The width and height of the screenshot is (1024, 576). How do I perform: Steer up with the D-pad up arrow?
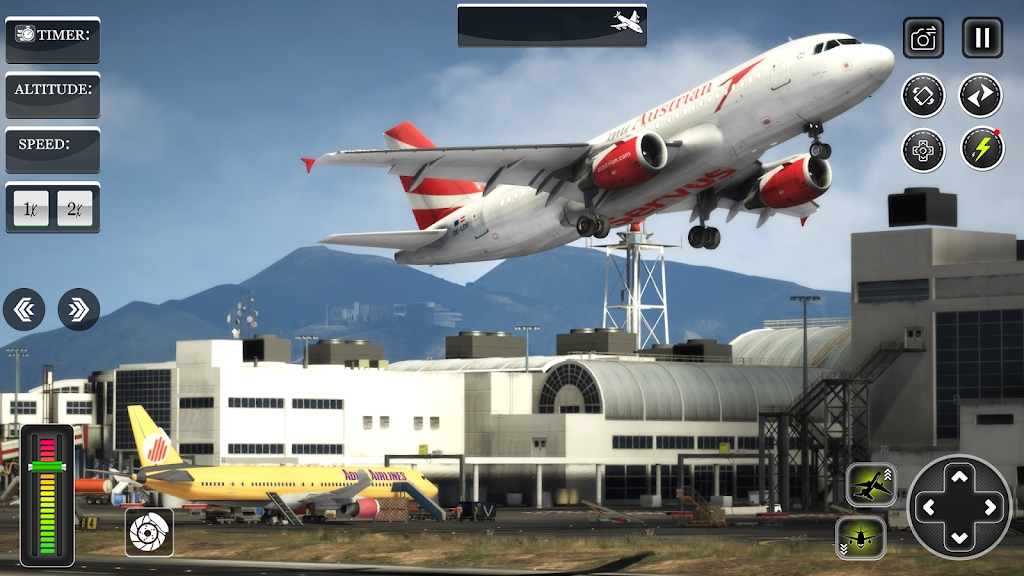(x=959, y=476)
